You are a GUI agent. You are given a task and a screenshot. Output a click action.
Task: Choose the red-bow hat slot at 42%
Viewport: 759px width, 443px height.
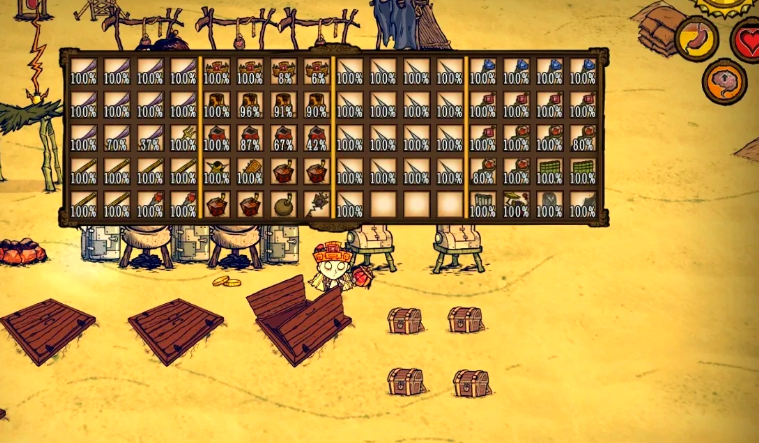318,138
